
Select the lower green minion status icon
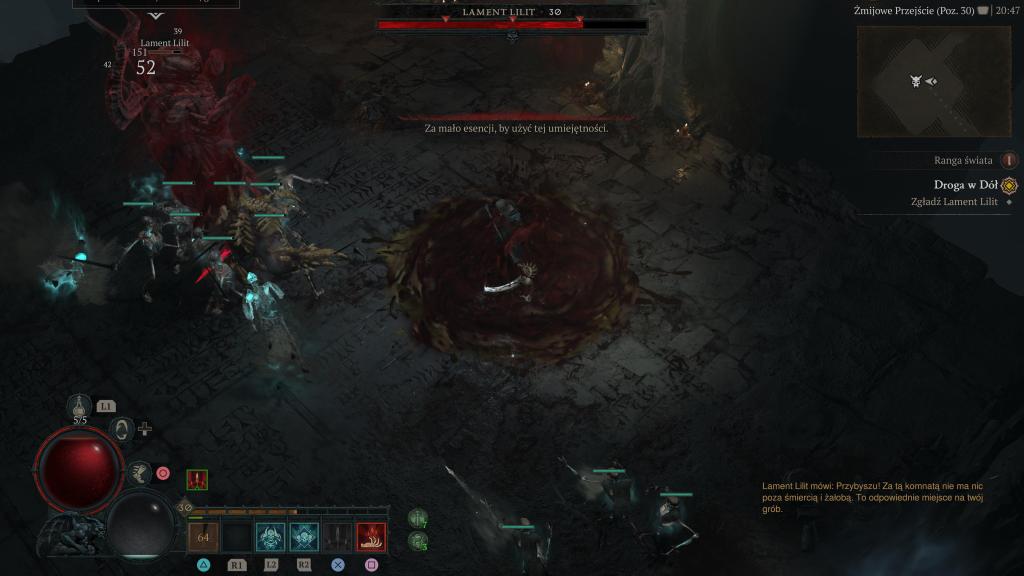[418, 541]
